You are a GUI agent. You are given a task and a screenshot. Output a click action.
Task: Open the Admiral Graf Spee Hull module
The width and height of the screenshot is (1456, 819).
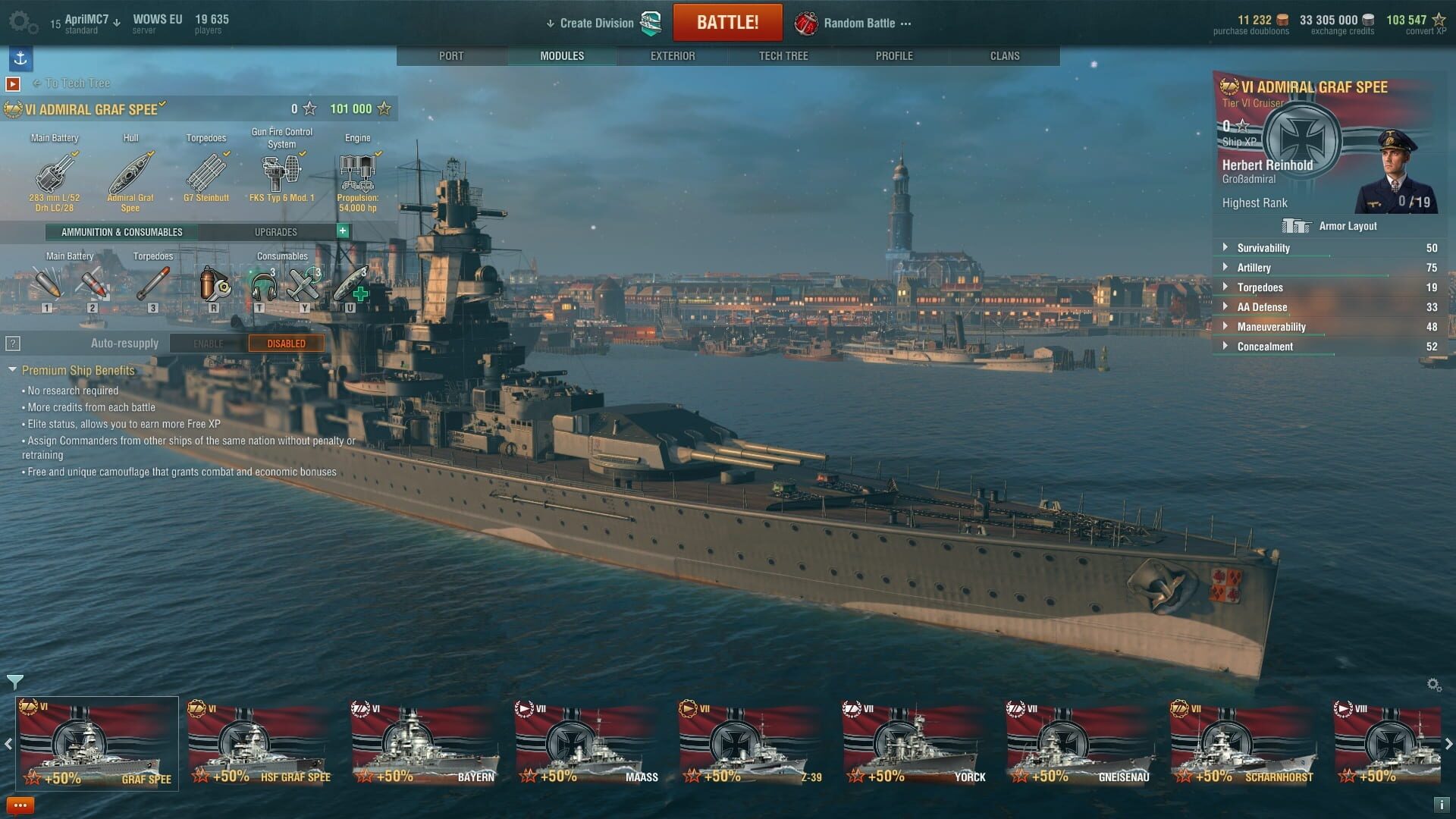(130, 173)
